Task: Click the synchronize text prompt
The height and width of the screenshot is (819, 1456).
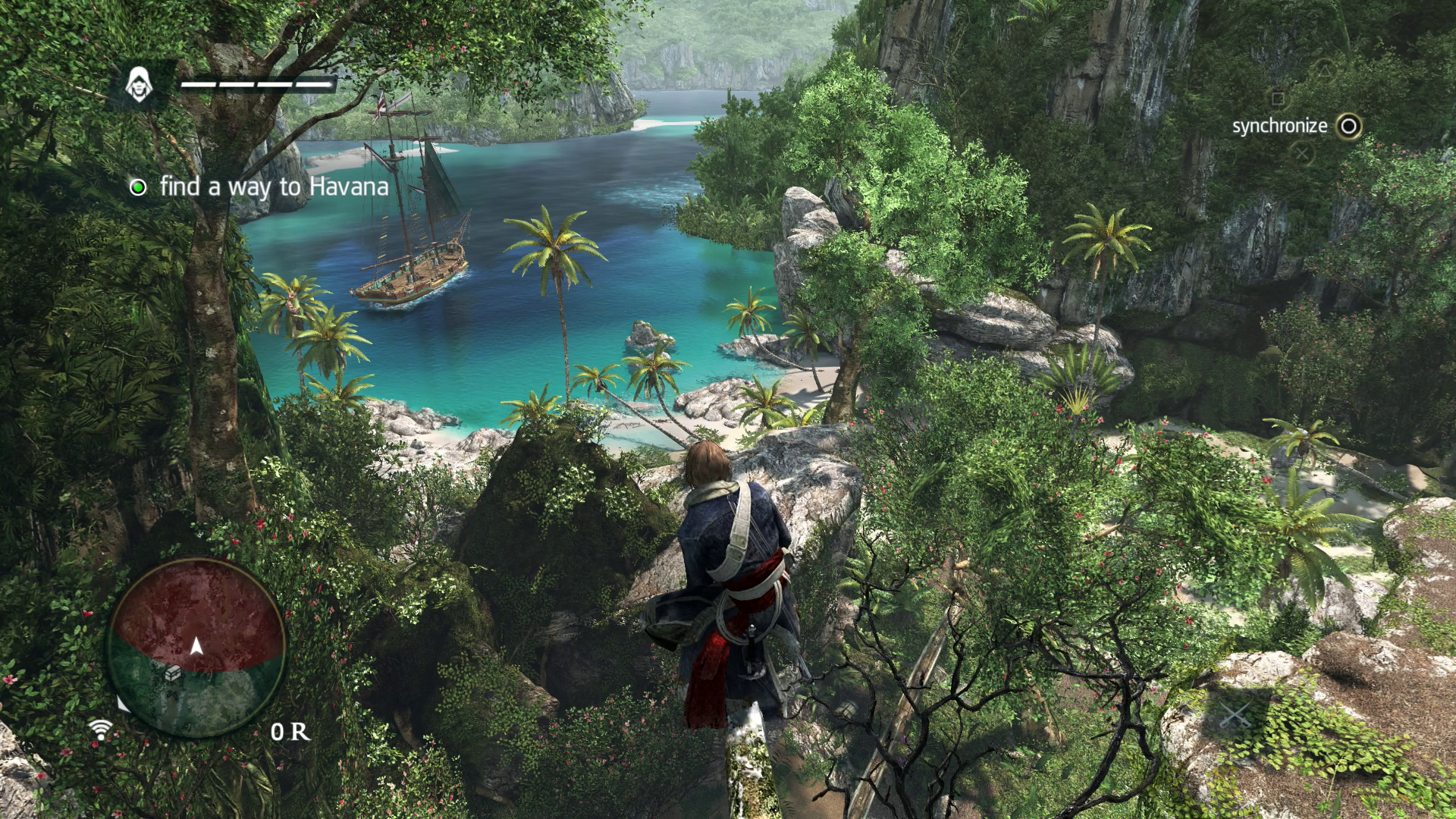Action: (x=1280, y=126)
